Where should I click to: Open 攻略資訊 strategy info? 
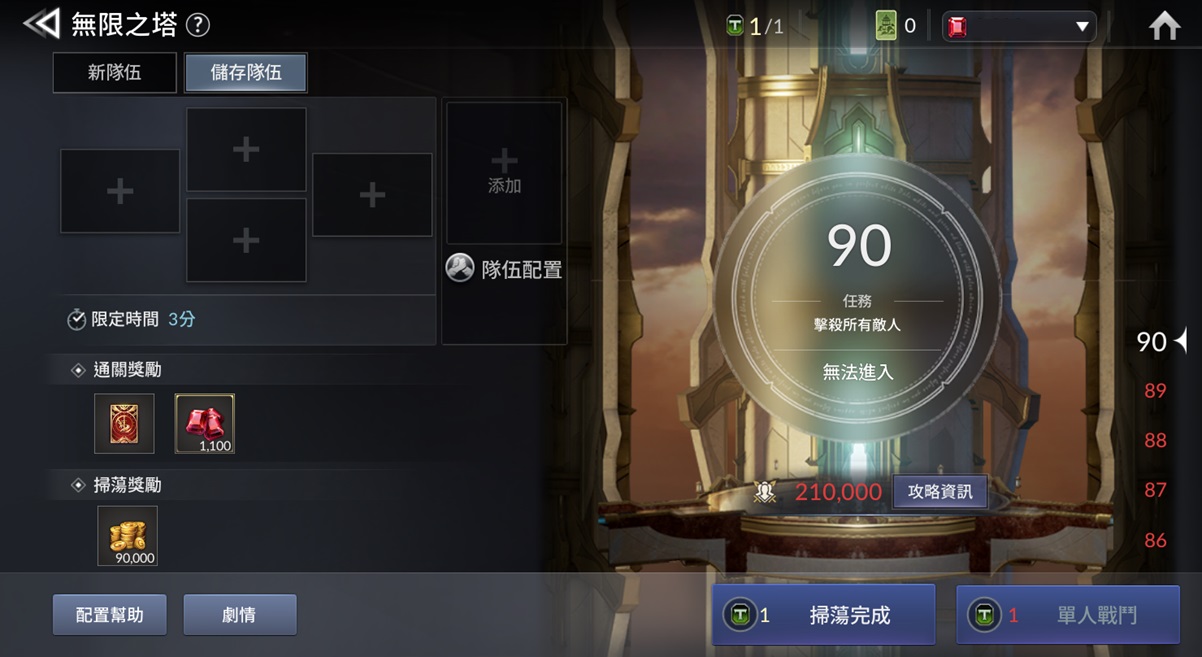pyautogui.click(x=940, y=492)
